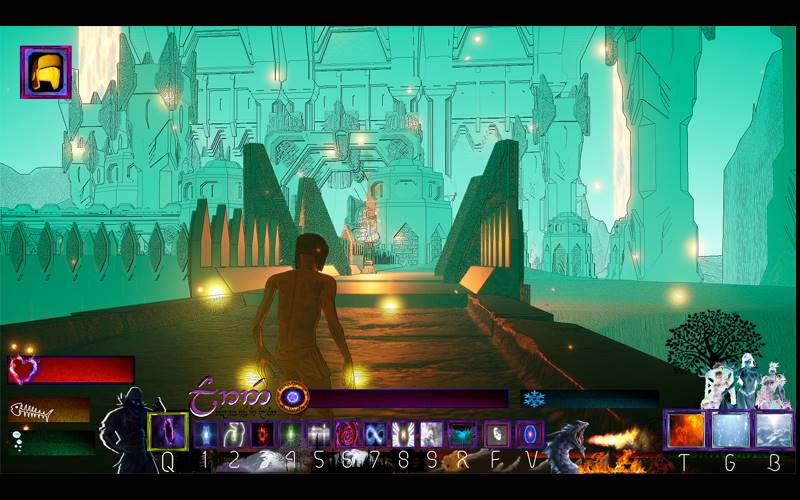The width and height of the screenshot is (800, 500).
Task: Activate the purple portal ability on Q
Action: click(168, 432)
